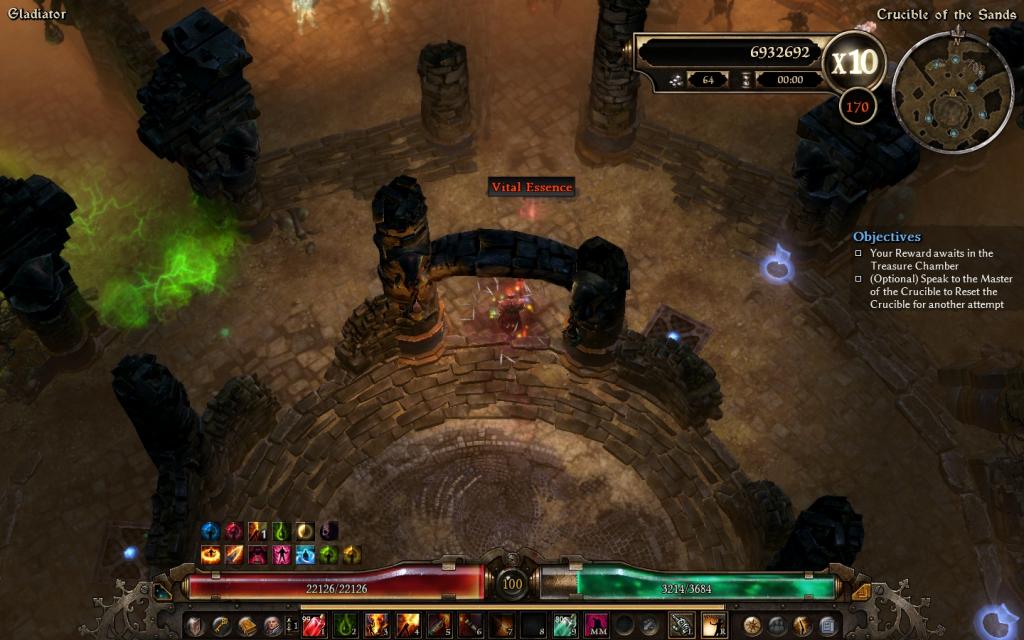Activate the green swirl skill in slot 2
The width and height of the screenshot is (1024, 640).
345,626
